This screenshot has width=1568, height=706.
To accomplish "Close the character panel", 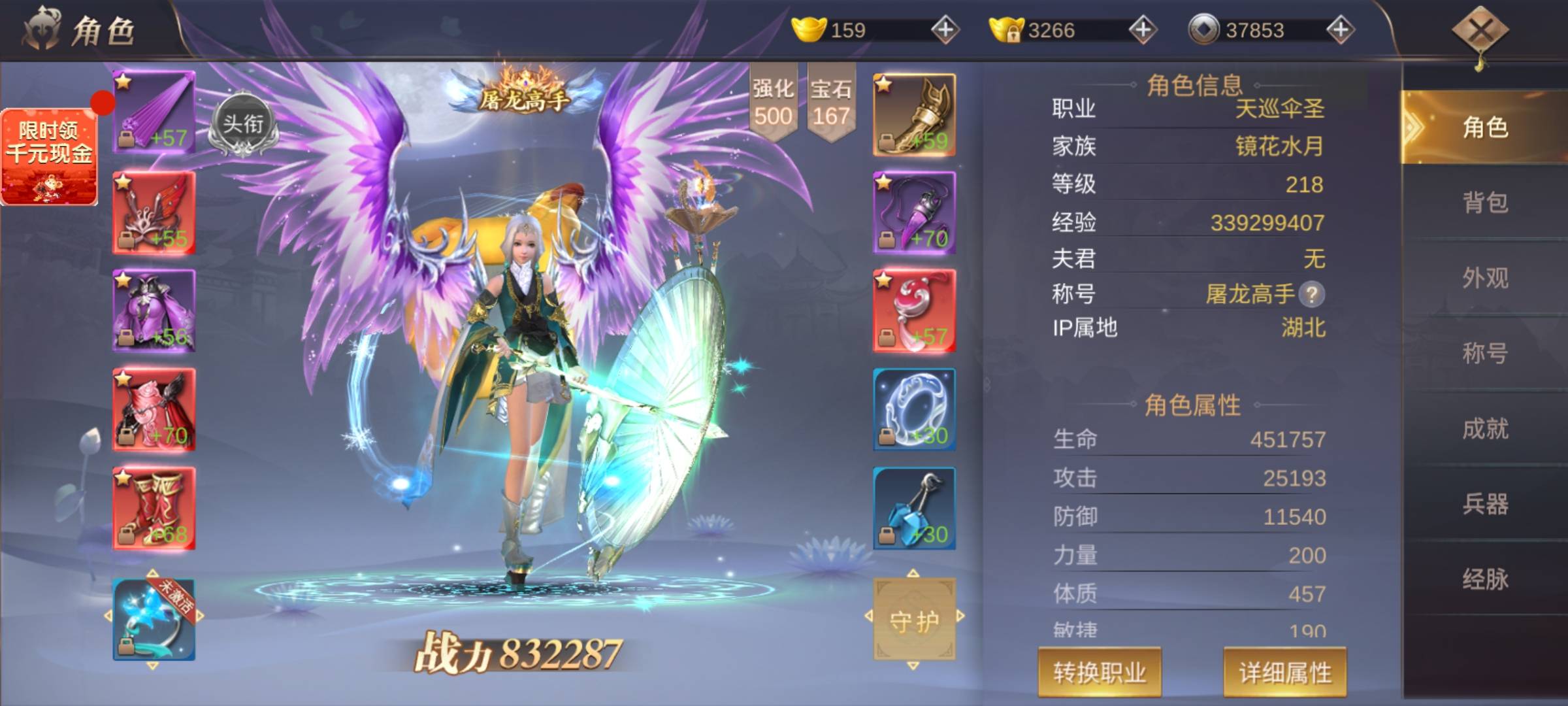I will click(x=1480, y=31).
